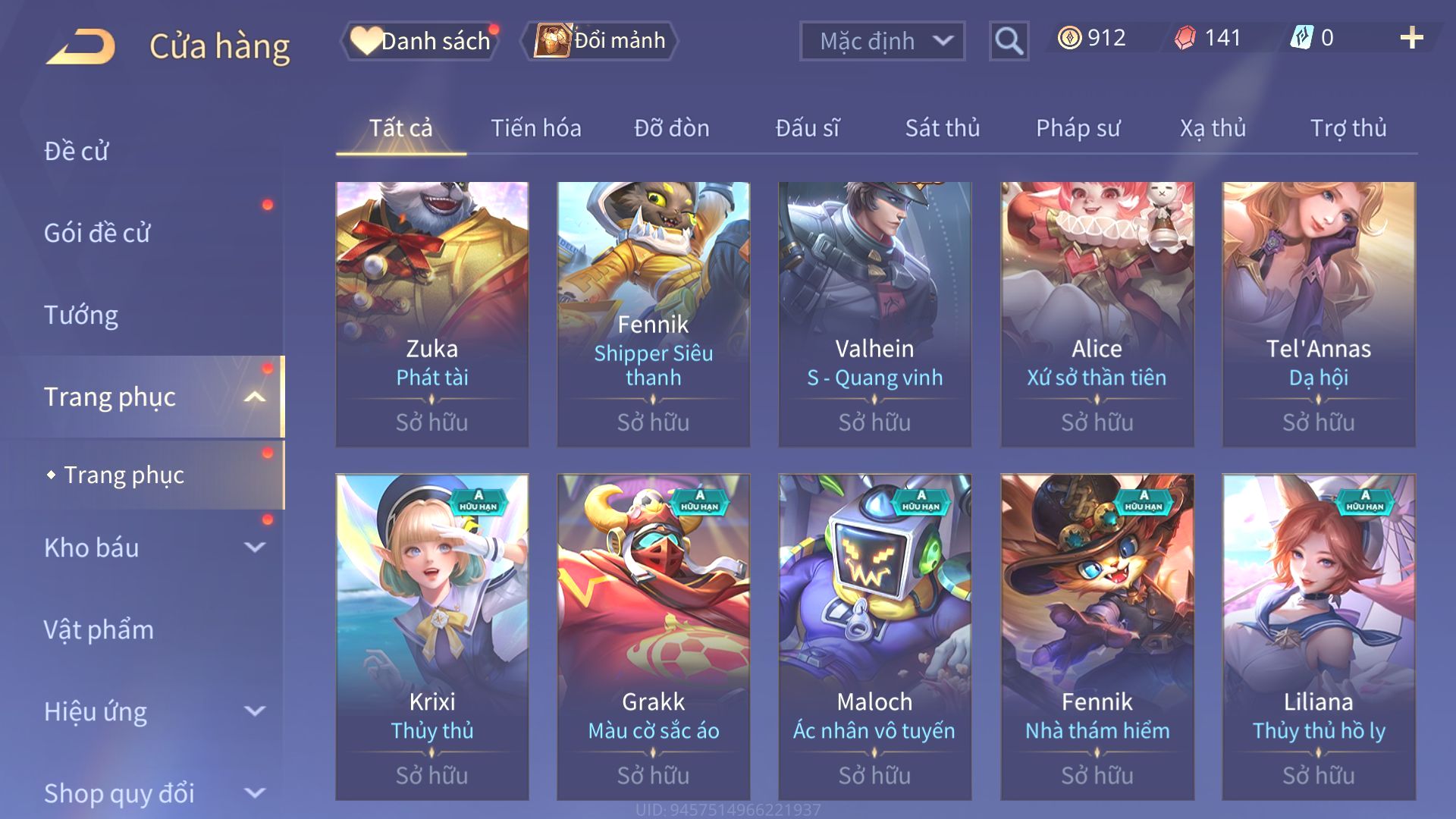Image resolution: width=1456 pixels, height=819 pixels.
Task: Open the Tướng heroes section
Action: point(81,315)
